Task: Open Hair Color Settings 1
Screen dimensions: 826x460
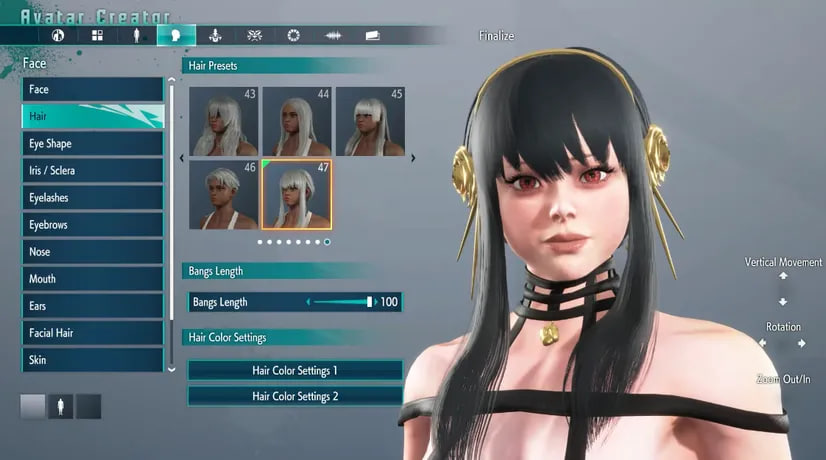Action: [x=295, y=370]
